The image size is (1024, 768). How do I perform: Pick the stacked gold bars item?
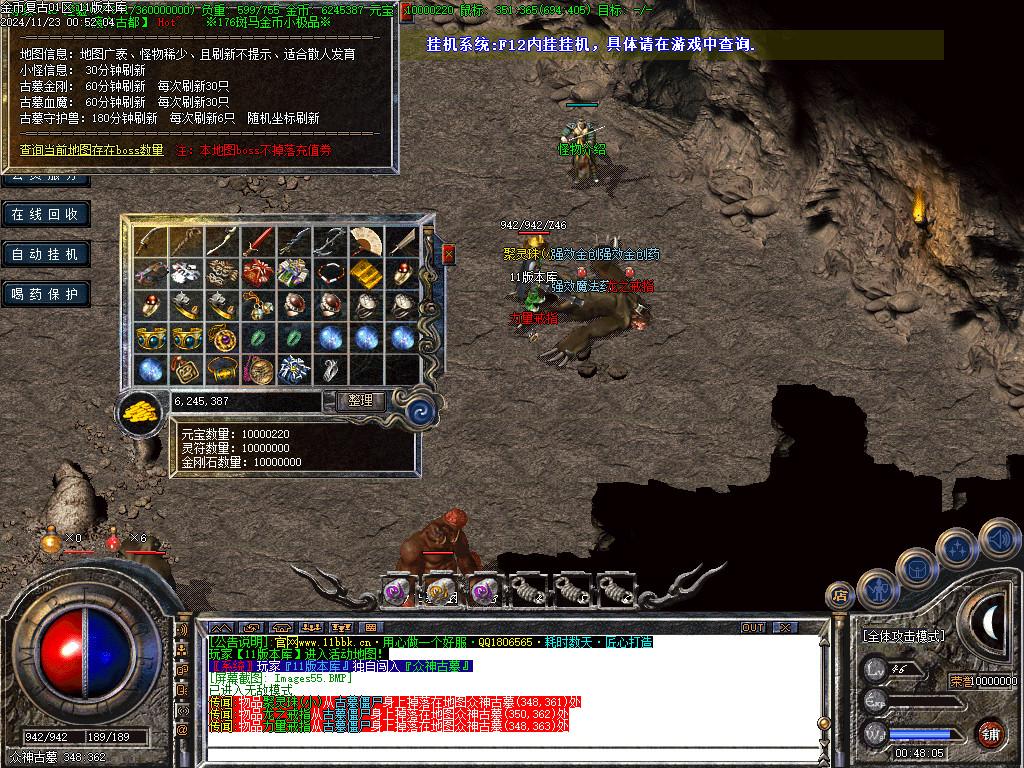366,273
